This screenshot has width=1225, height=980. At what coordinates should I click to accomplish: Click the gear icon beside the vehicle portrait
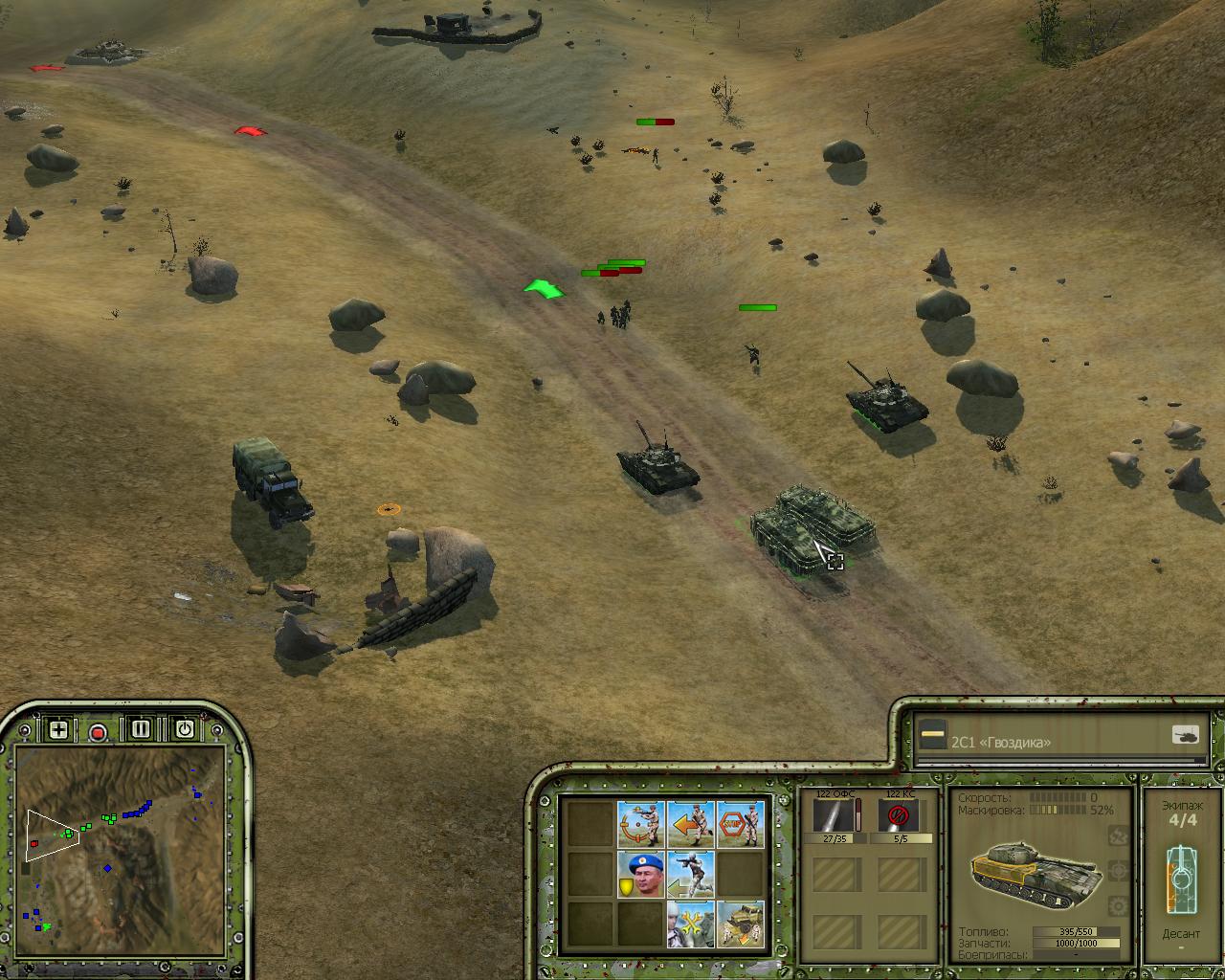point(1116,905)
